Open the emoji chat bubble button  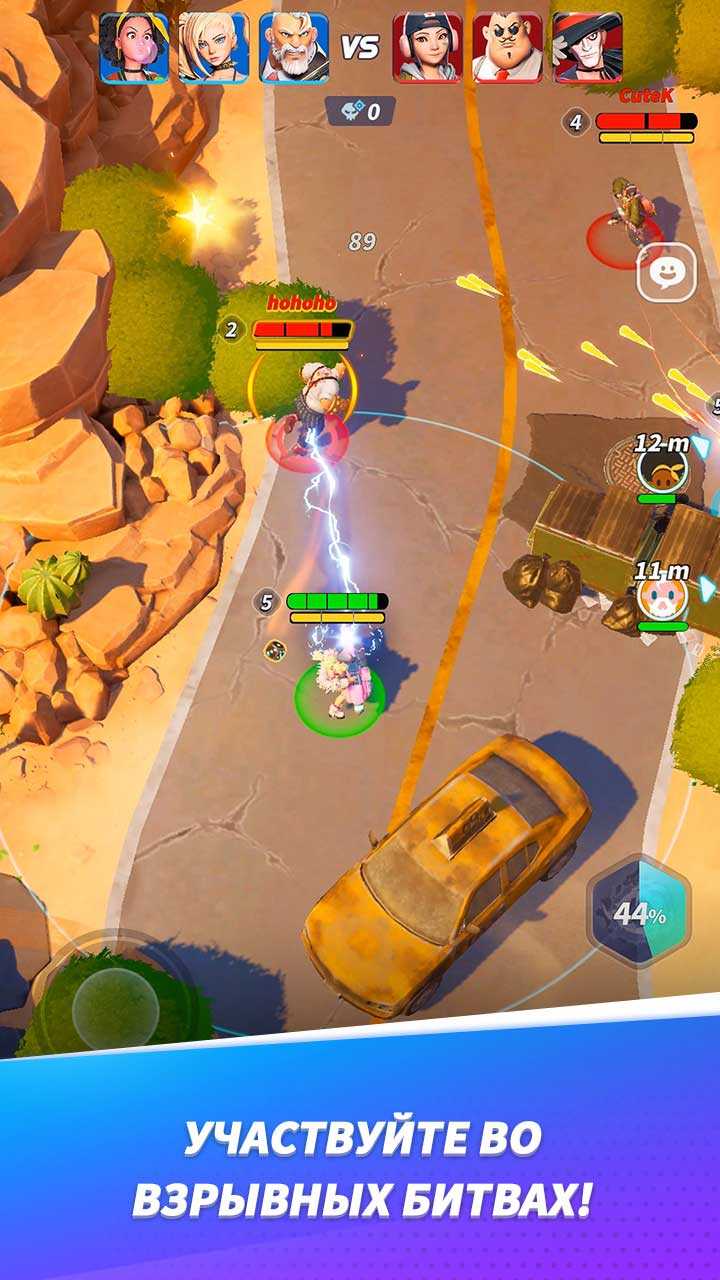click(x=666, y=272)
